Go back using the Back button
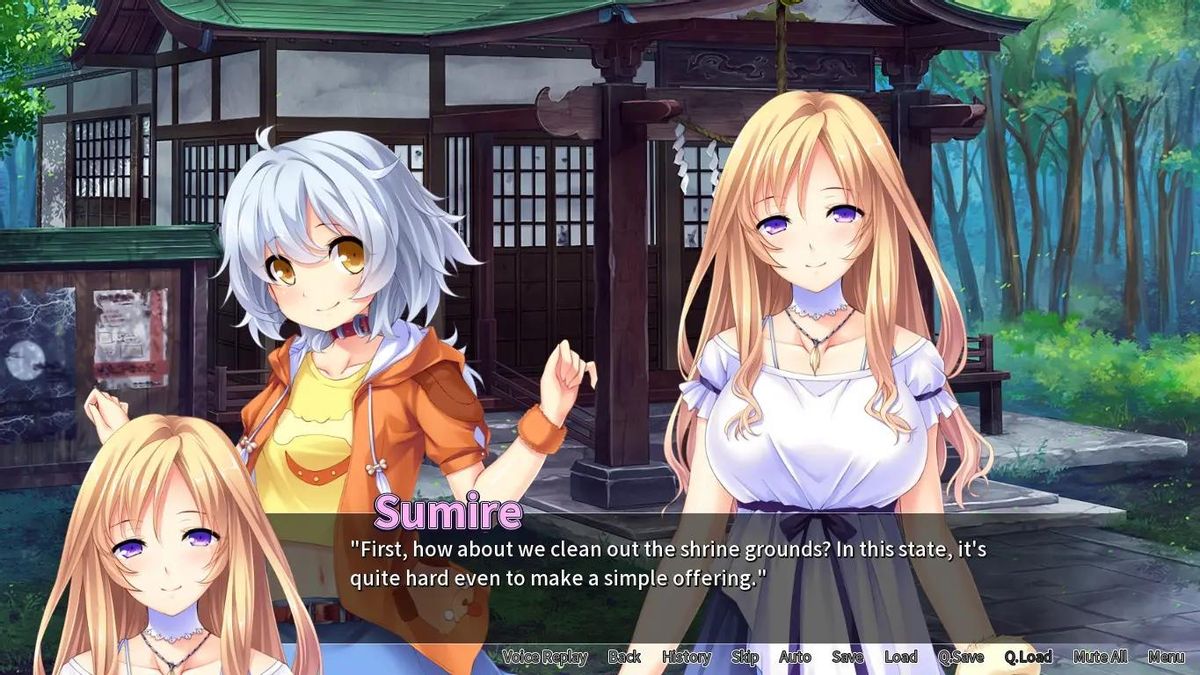 (624, 657)
